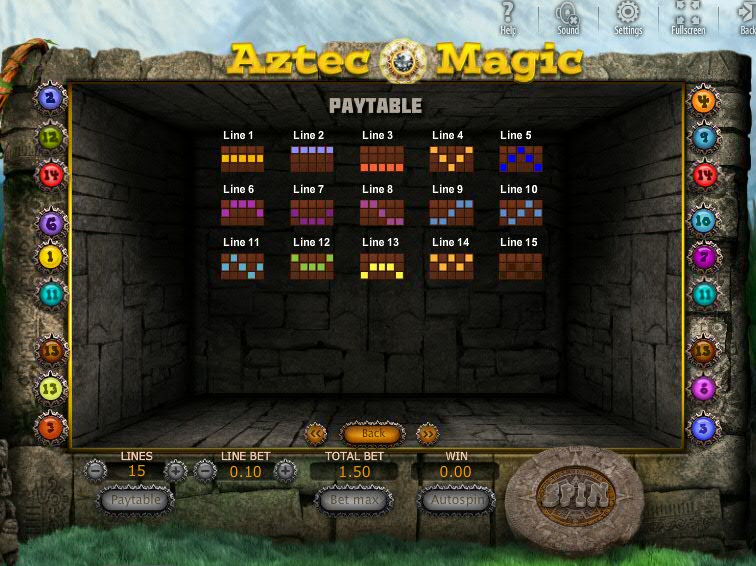
Task: Increase the number of lines
Action: pyautogui.click(x=176, y=470)
